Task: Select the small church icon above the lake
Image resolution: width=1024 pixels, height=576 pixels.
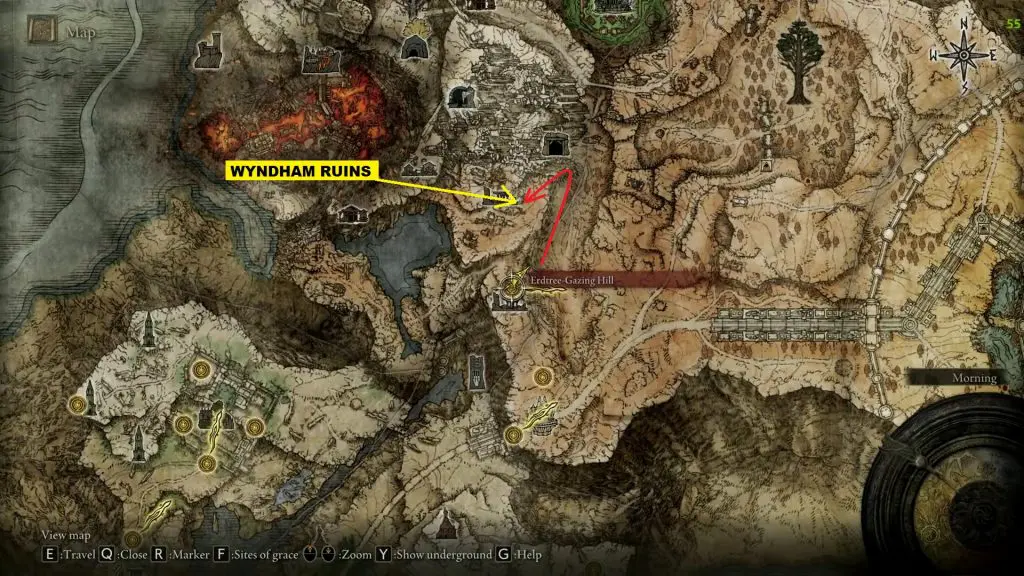Action: pos(352,213)
